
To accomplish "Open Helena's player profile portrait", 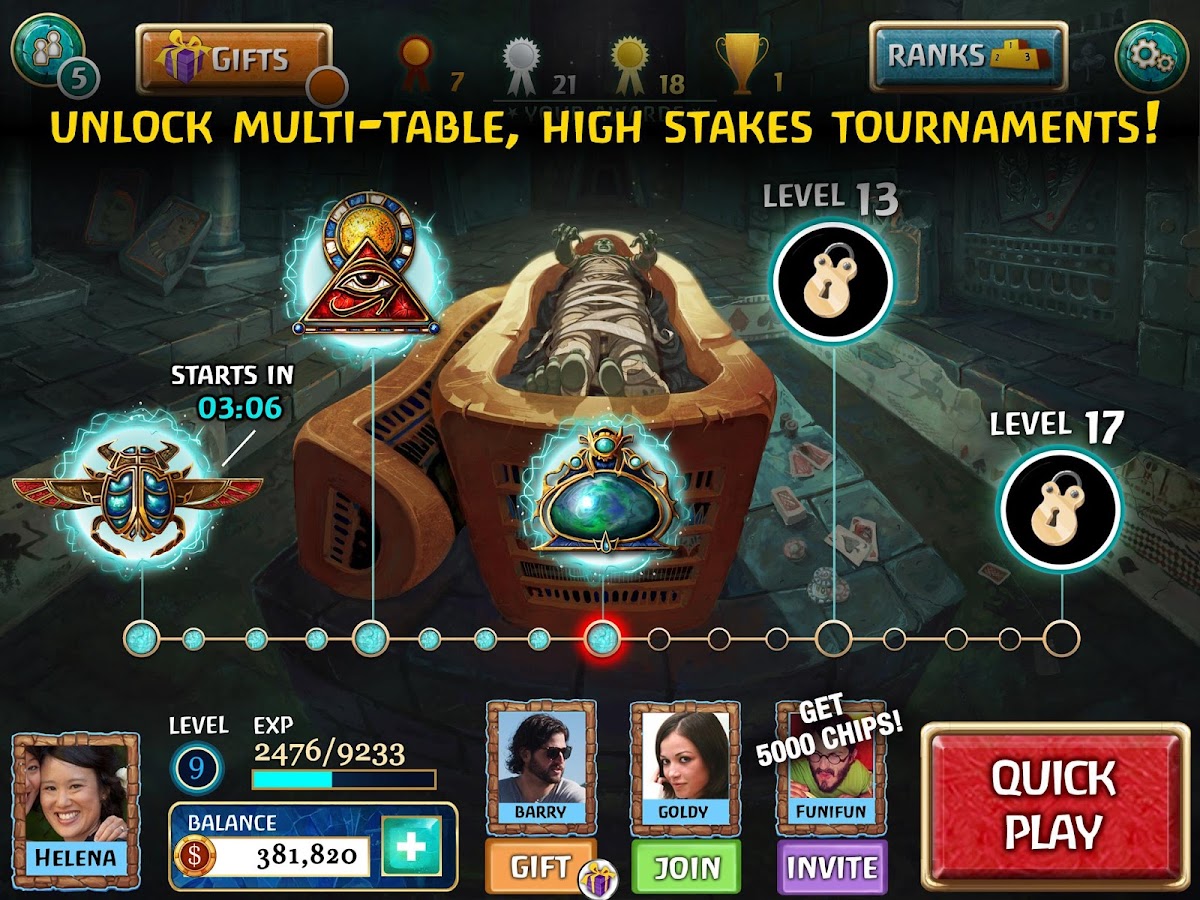I will [x=76, y=798].
